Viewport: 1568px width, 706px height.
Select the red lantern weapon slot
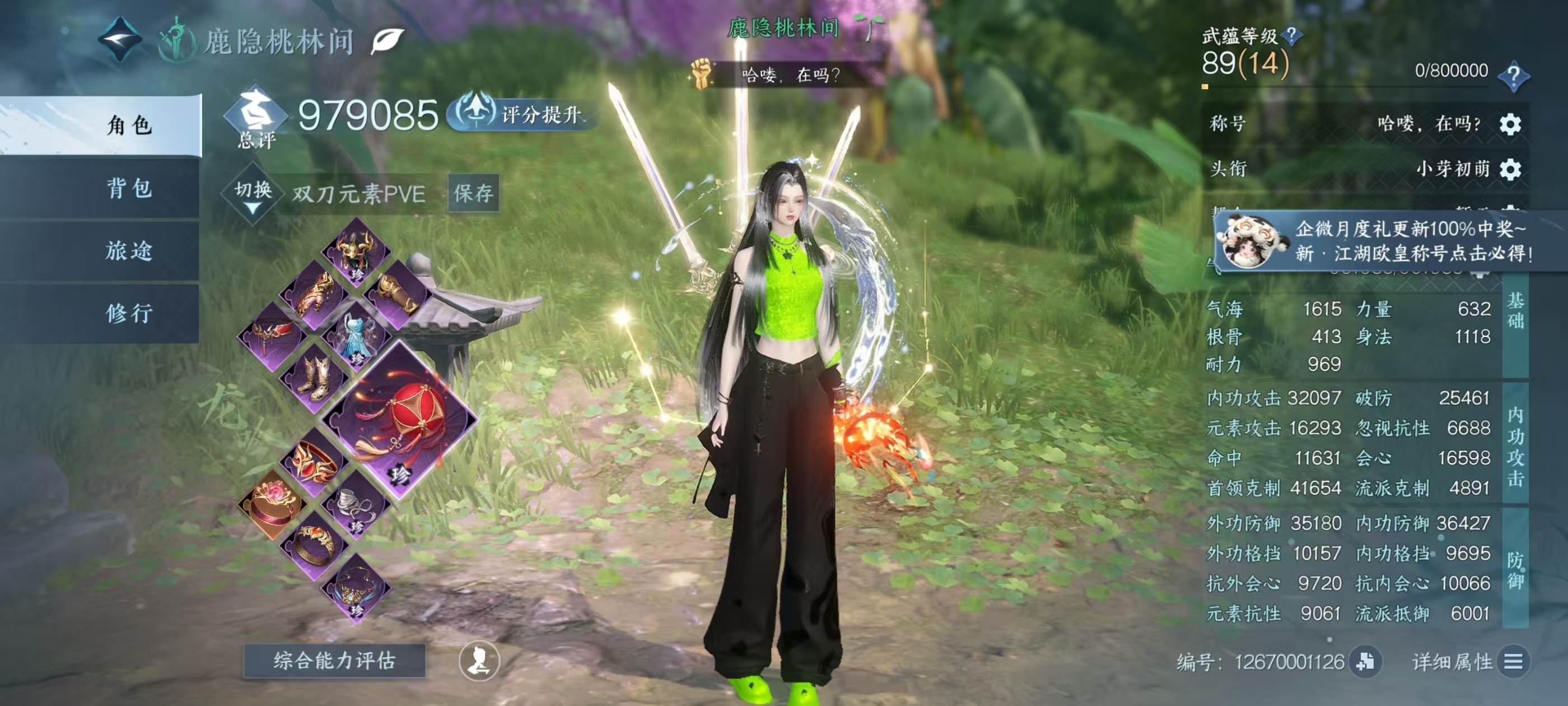coord(399,420)
